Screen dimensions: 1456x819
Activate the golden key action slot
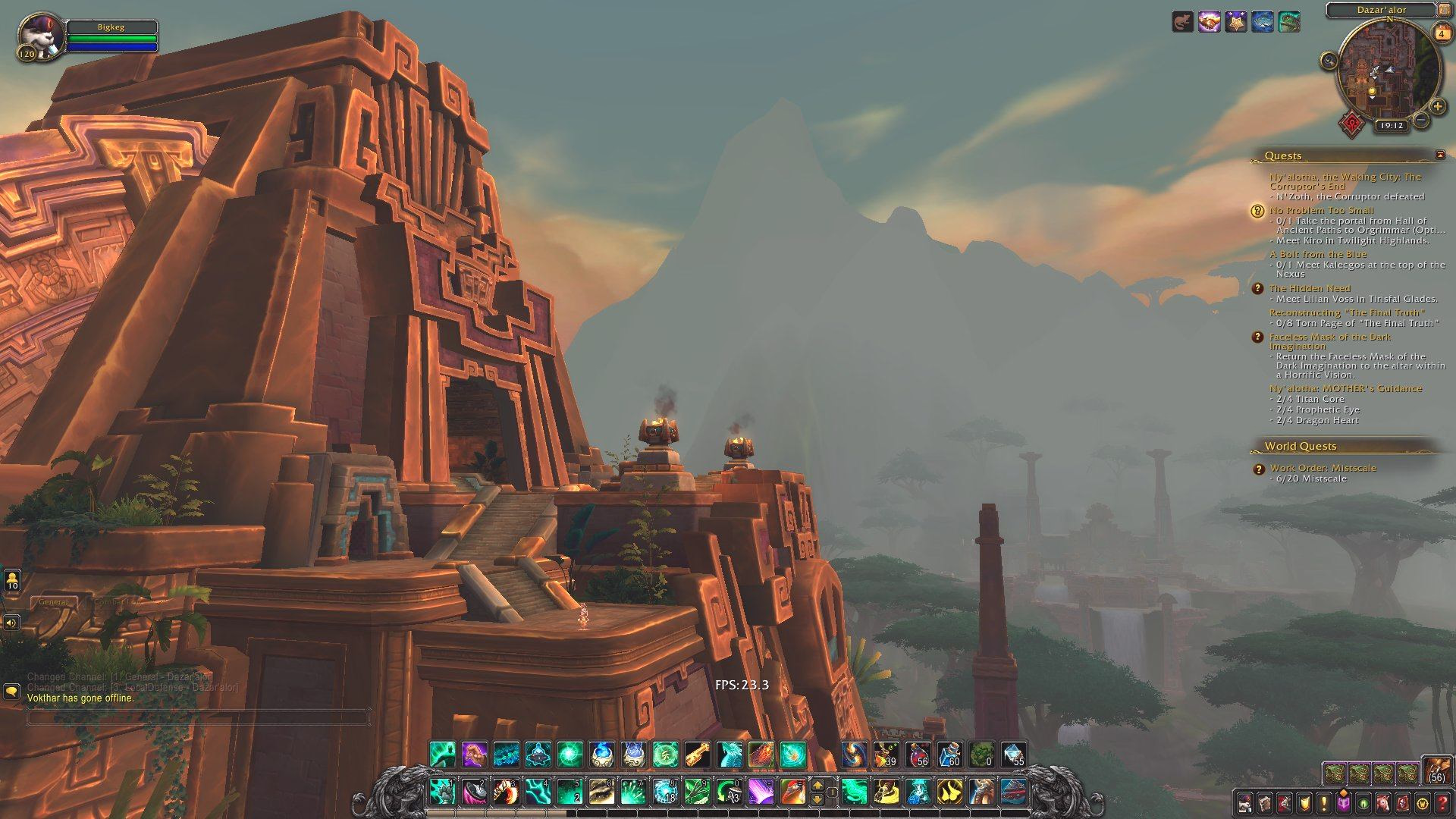(698, 755)
